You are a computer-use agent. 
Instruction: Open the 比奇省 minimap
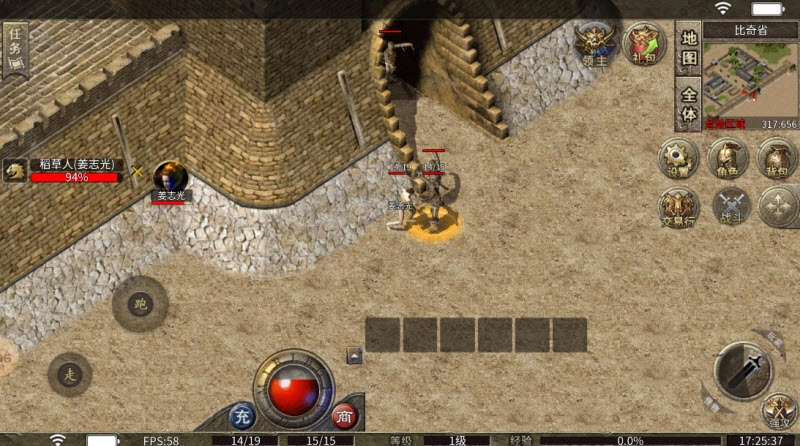coord(751,77)
